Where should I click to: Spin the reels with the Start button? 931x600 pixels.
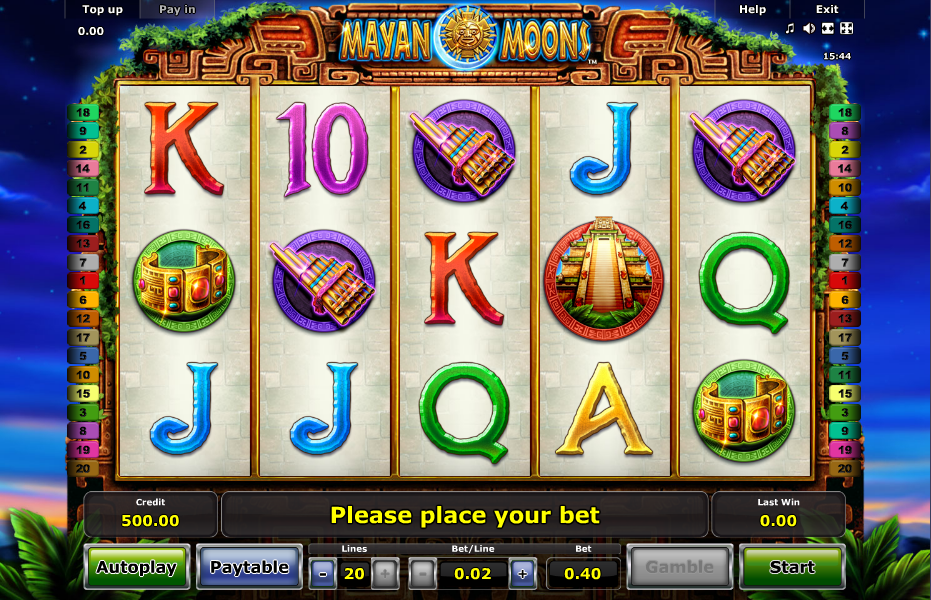pos(791,567)
